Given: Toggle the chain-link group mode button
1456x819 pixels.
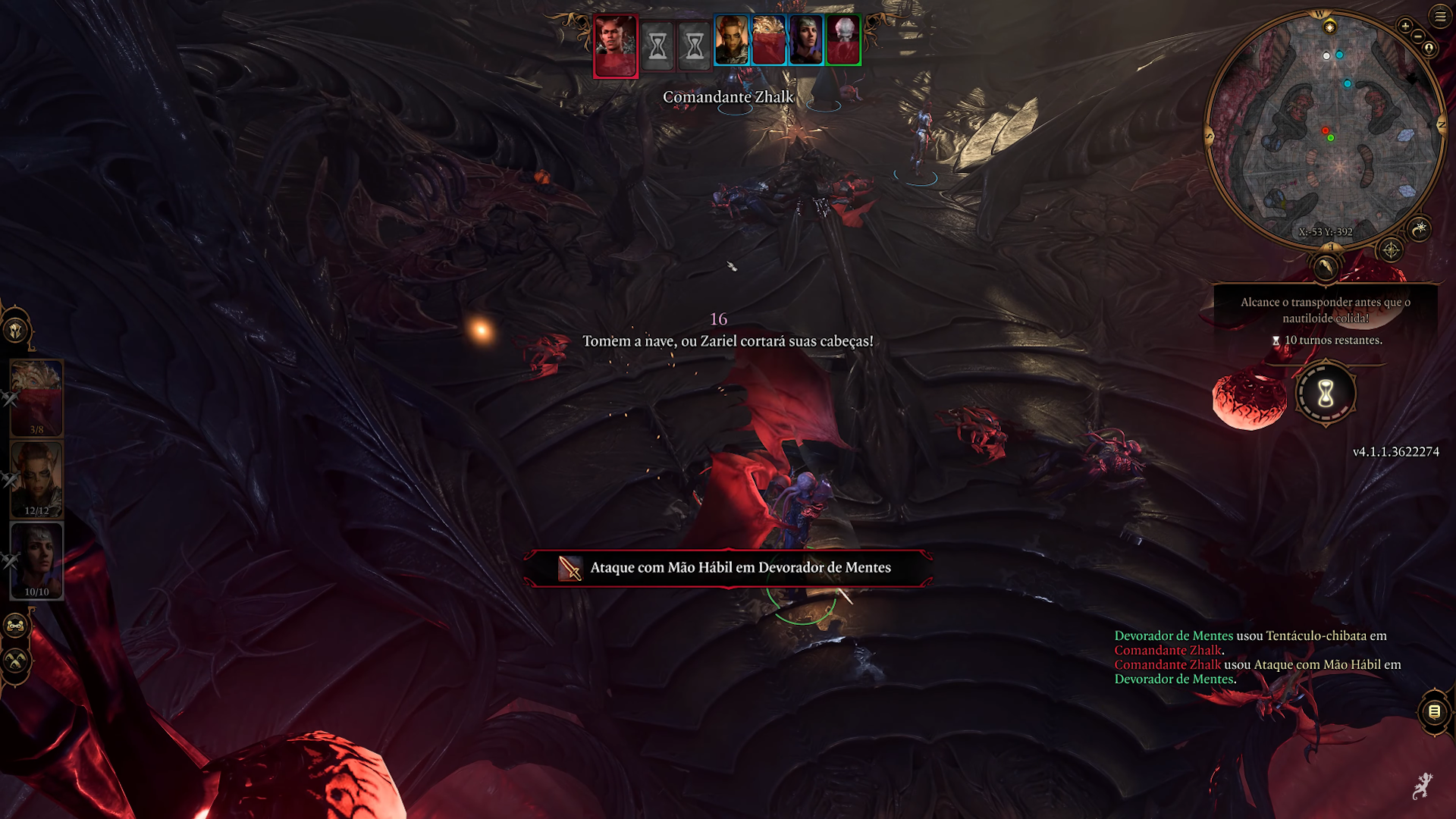Looking at the screenshot, I should 16,626.
